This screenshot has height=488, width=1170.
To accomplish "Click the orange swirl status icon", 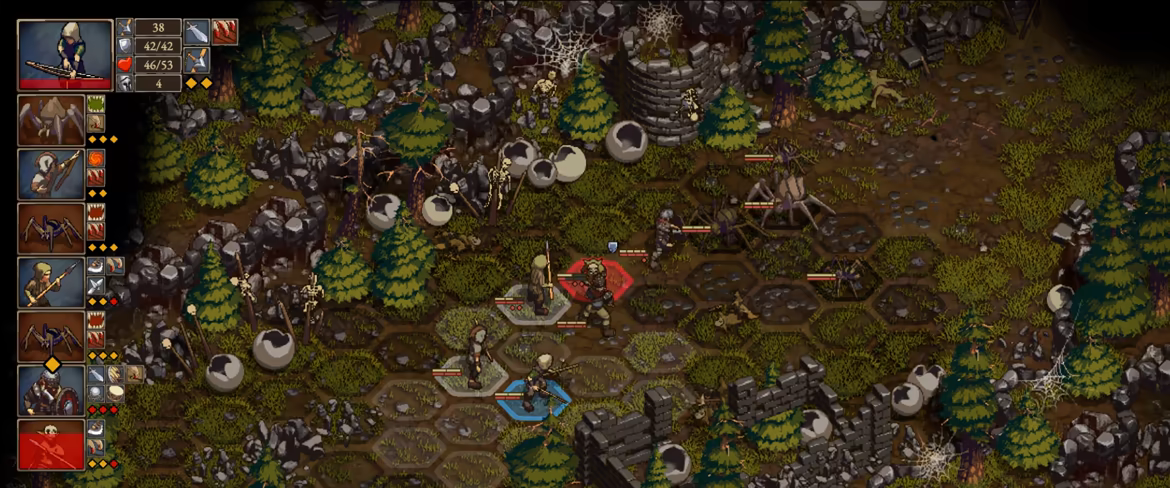I will pyautogui.click(x=97, y=157).
